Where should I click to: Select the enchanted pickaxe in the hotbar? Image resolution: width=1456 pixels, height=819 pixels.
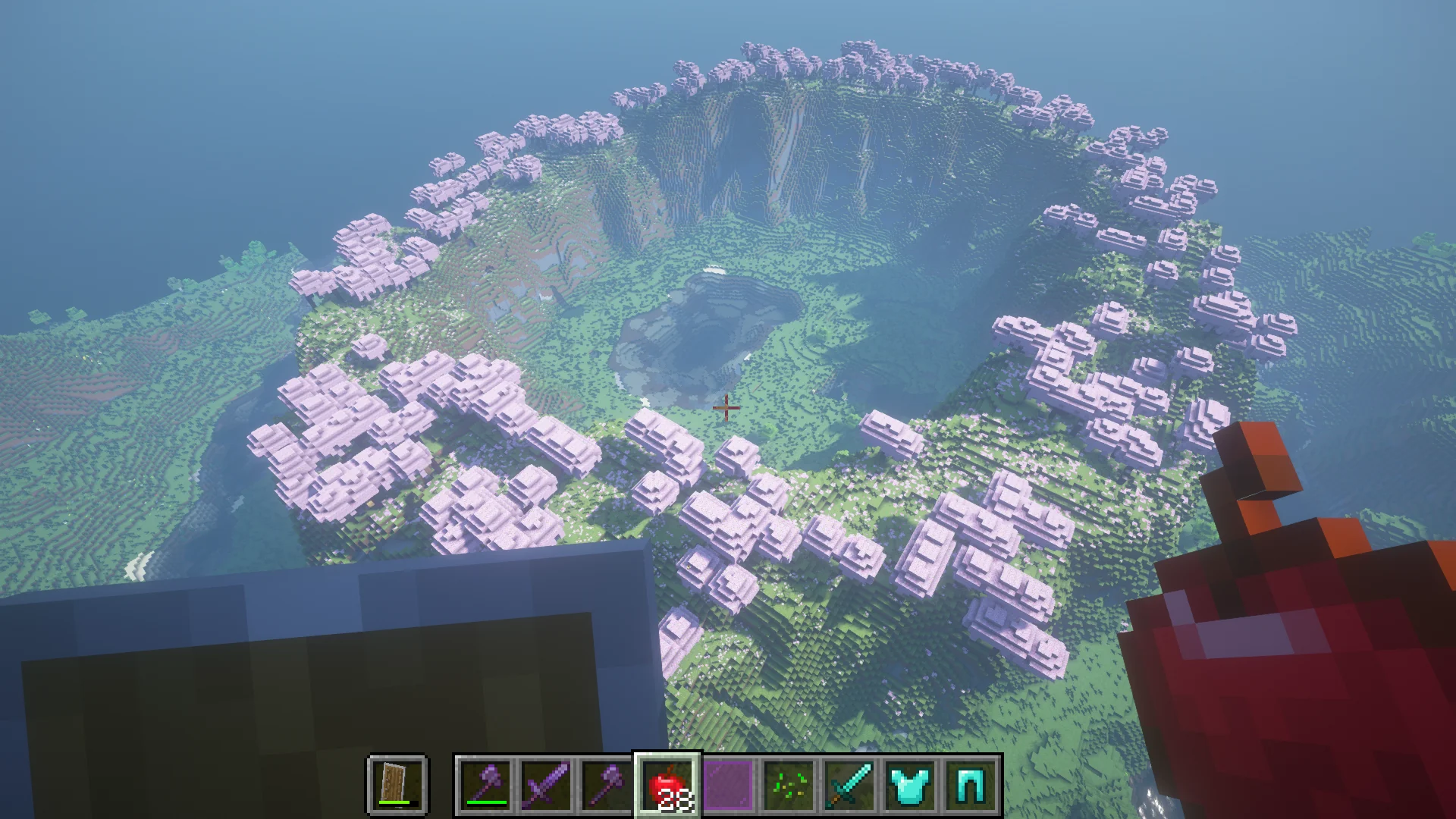(x=604, y=785)
